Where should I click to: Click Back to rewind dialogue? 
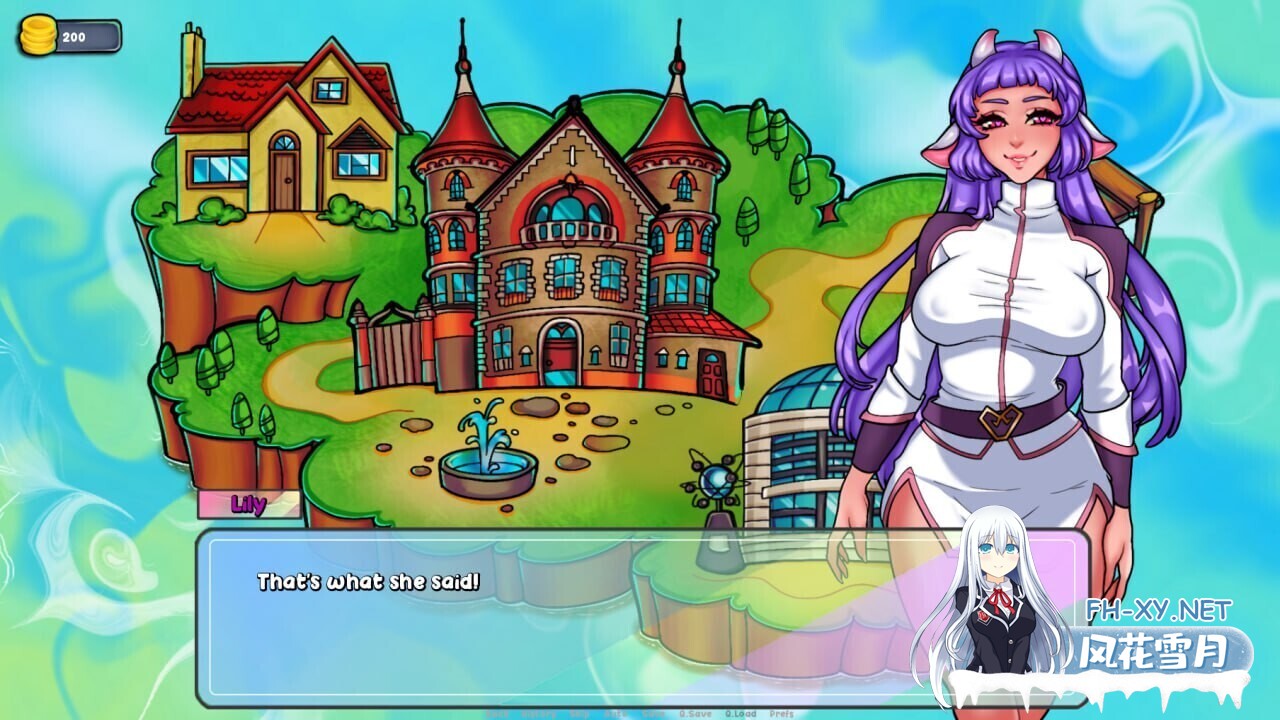(498, 714)
